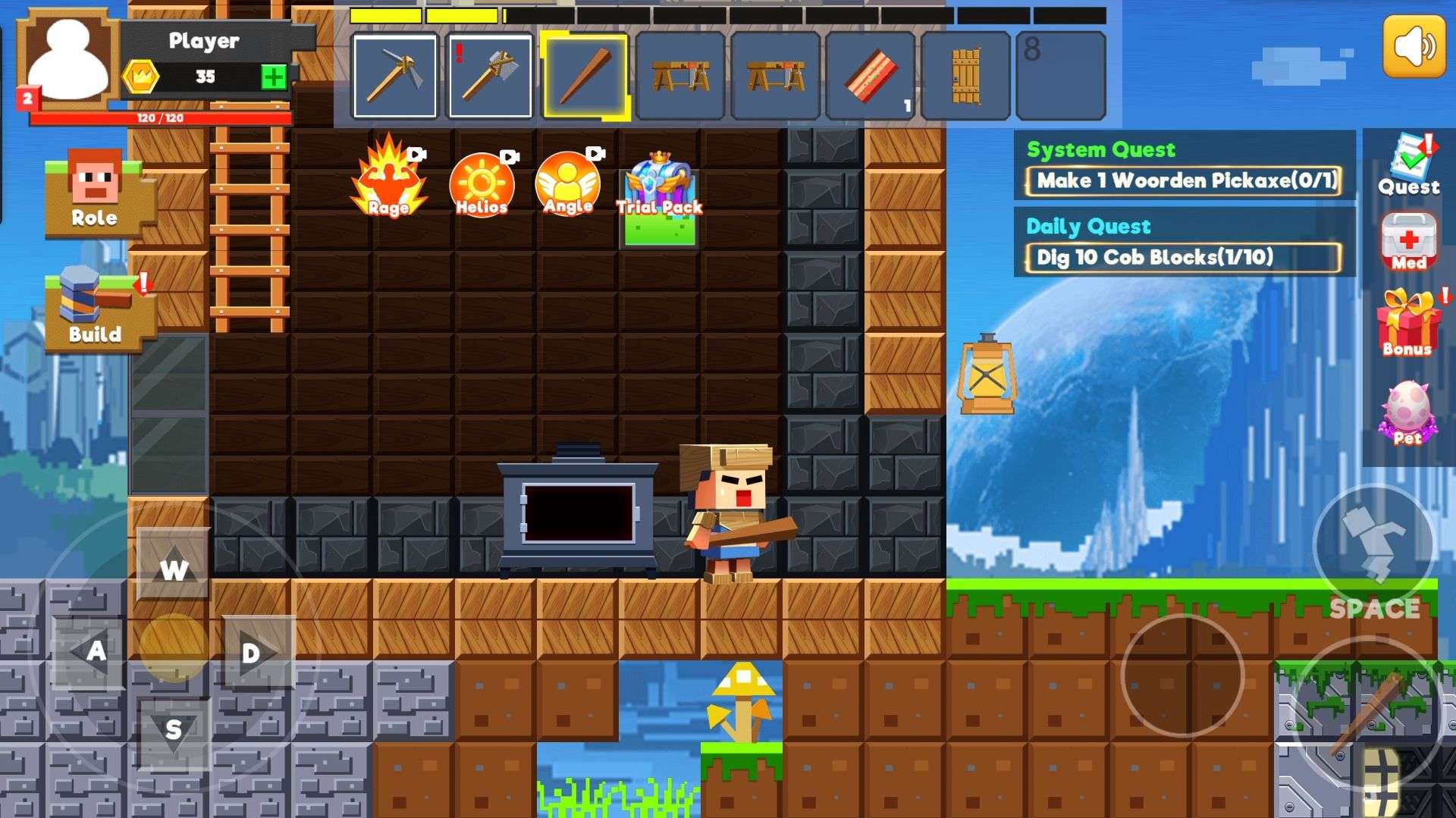Open the Dig 10 Cob Blocks daily quest

tap(1184, 257)
